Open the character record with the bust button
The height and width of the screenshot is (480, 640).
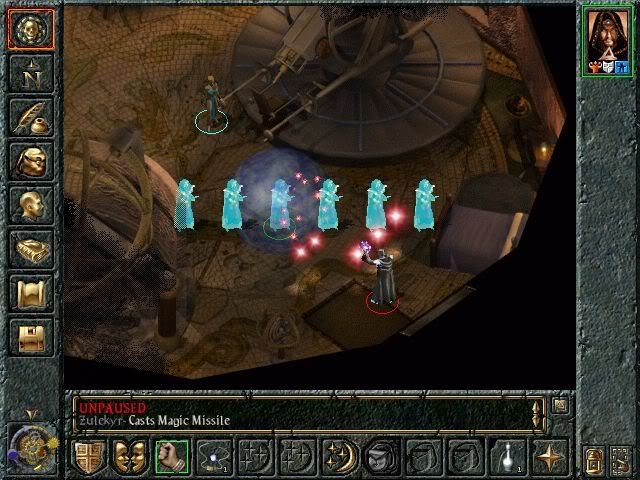31,204
